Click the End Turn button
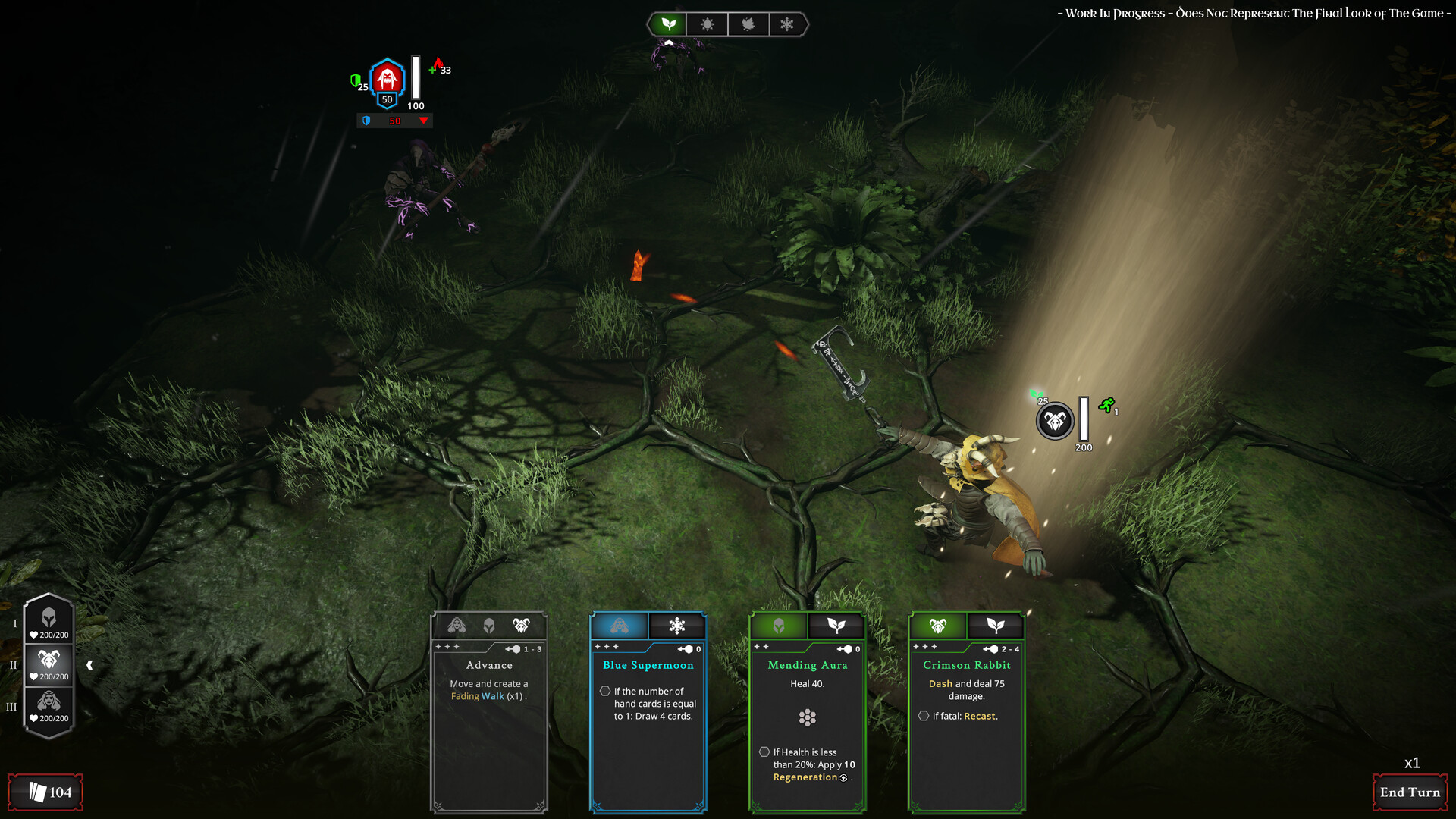1456x819 pixels. pos(1410,792)
